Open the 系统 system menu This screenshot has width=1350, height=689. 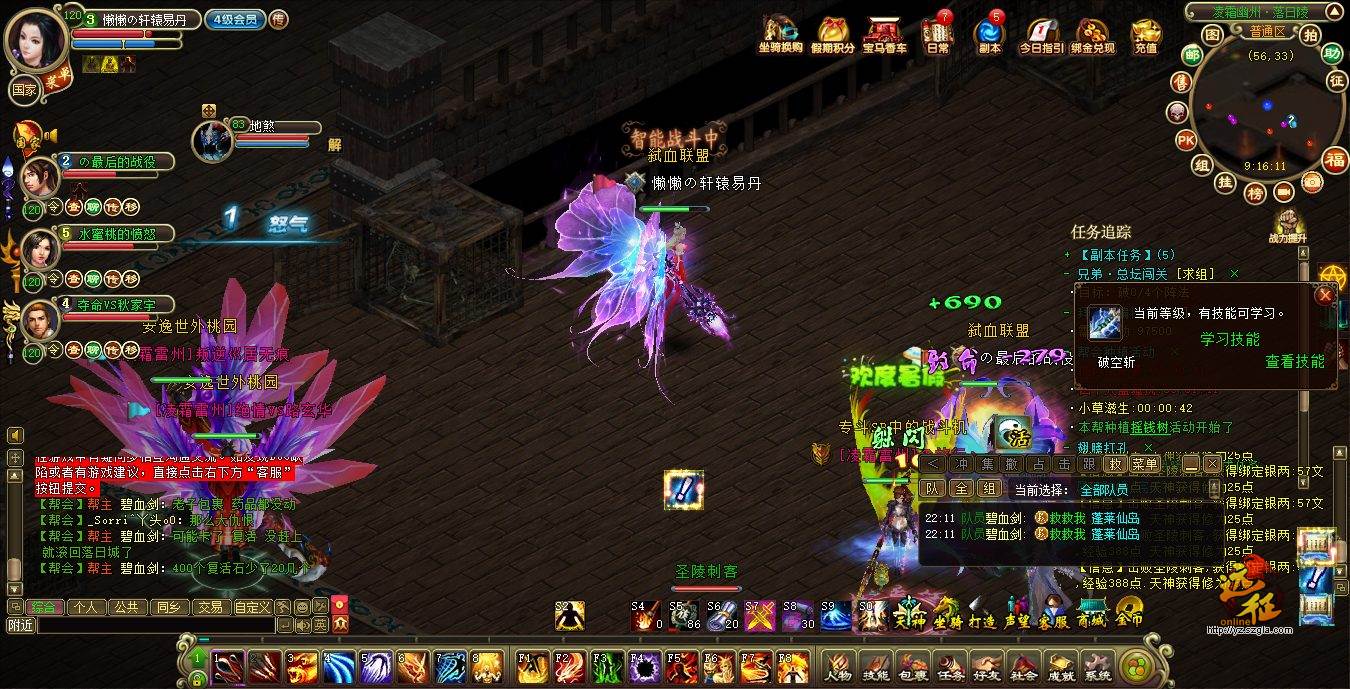1097,667
